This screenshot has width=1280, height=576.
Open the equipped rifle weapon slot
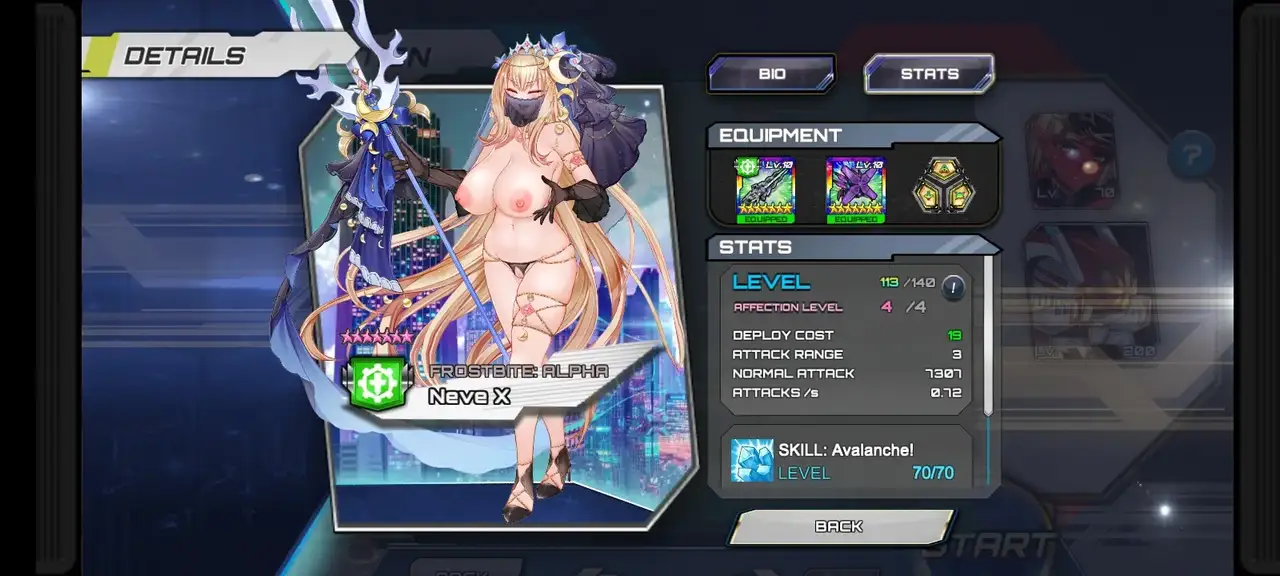pos(765,189)
